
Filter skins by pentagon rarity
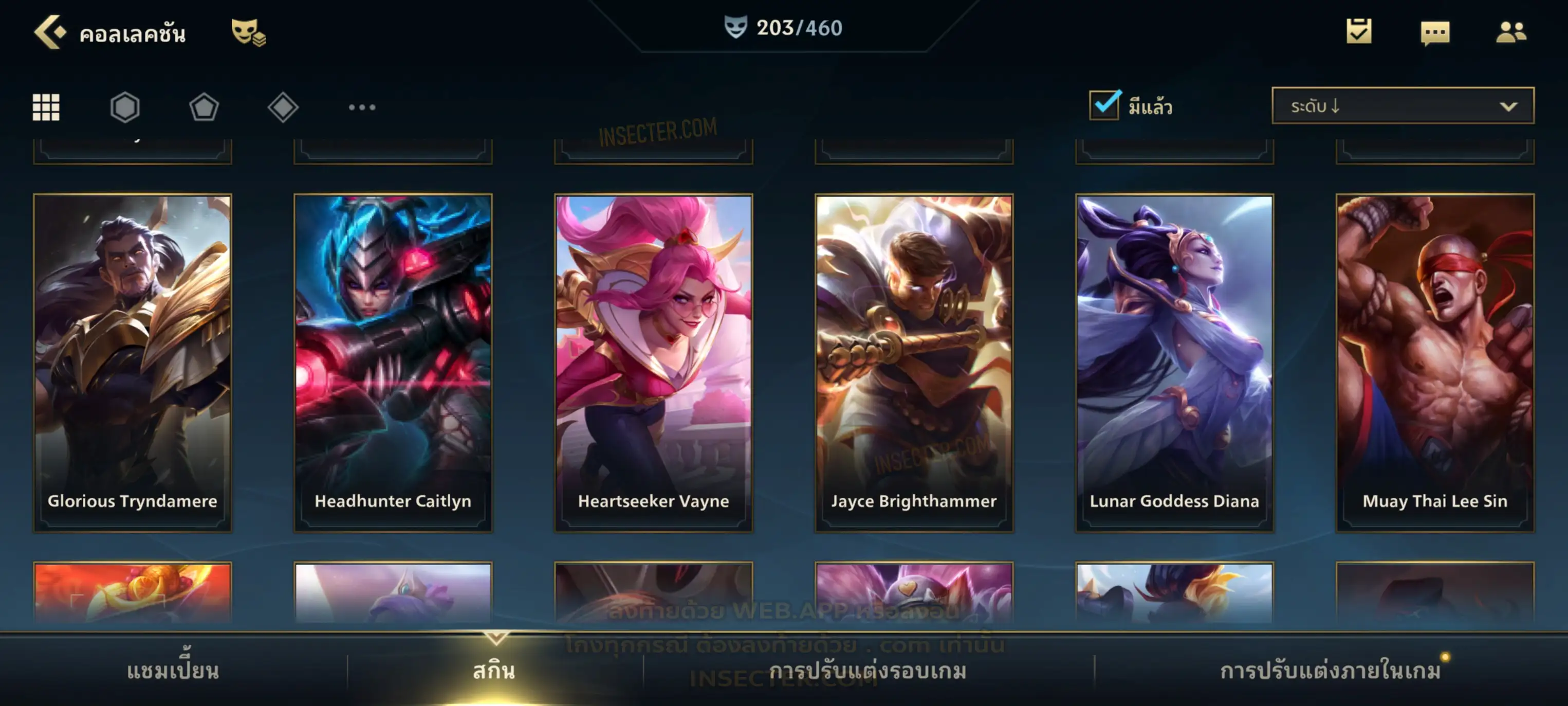(204, 107)
